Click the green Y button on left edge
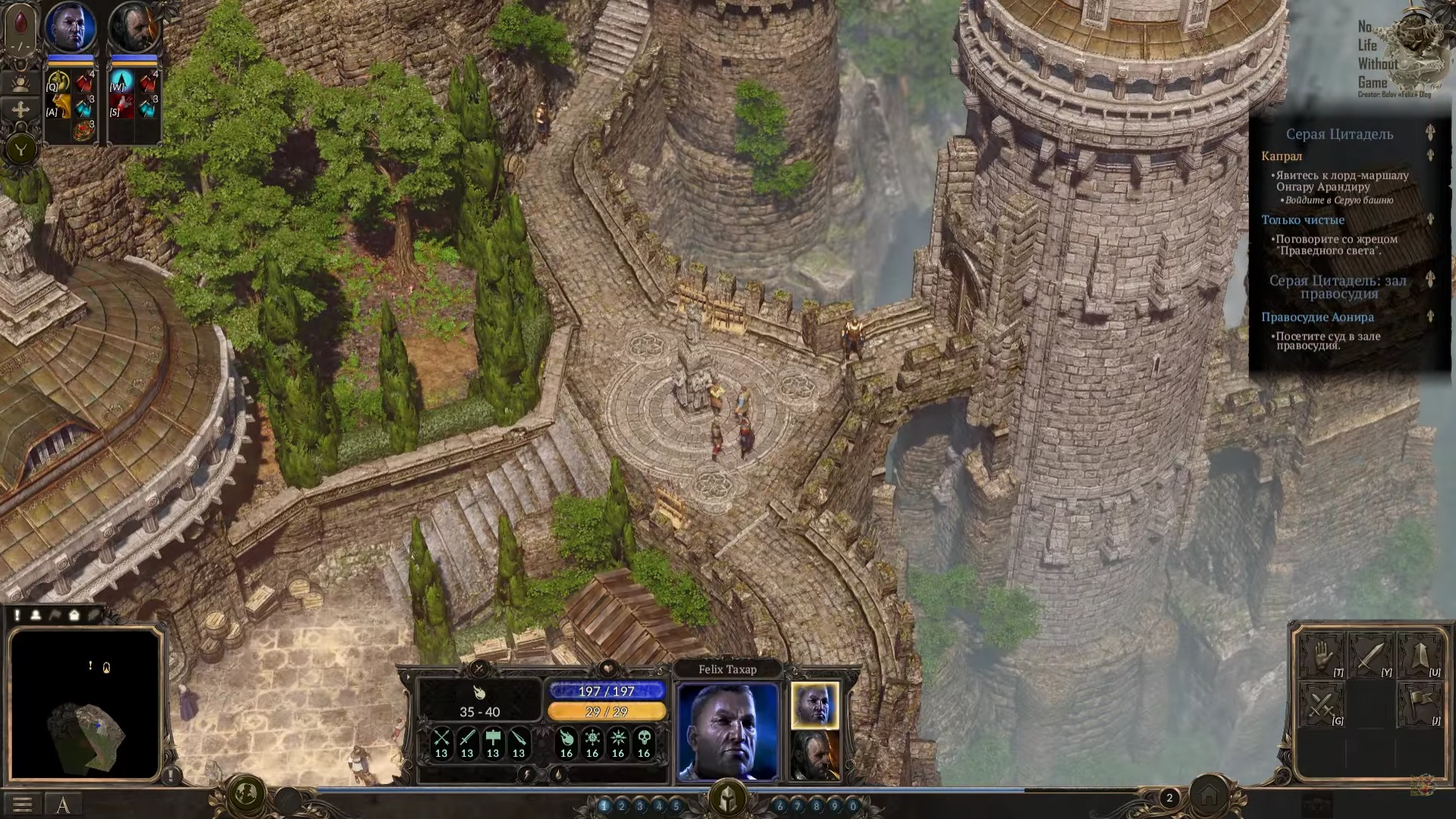This screenshot has height=819, width=1456. [x=20, y=149]
